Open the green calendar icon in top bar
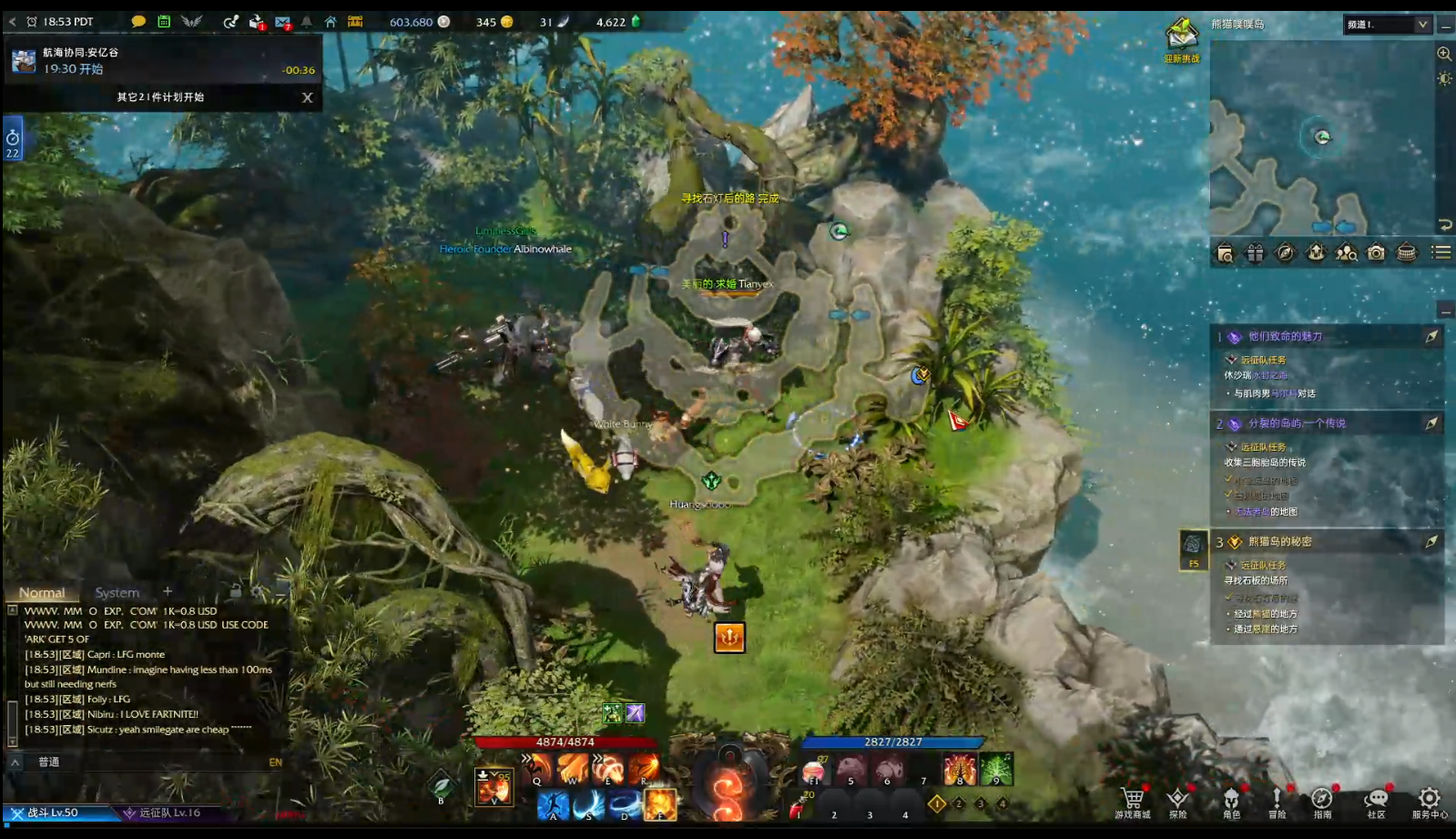1456x839 pixels. point(164,21)
